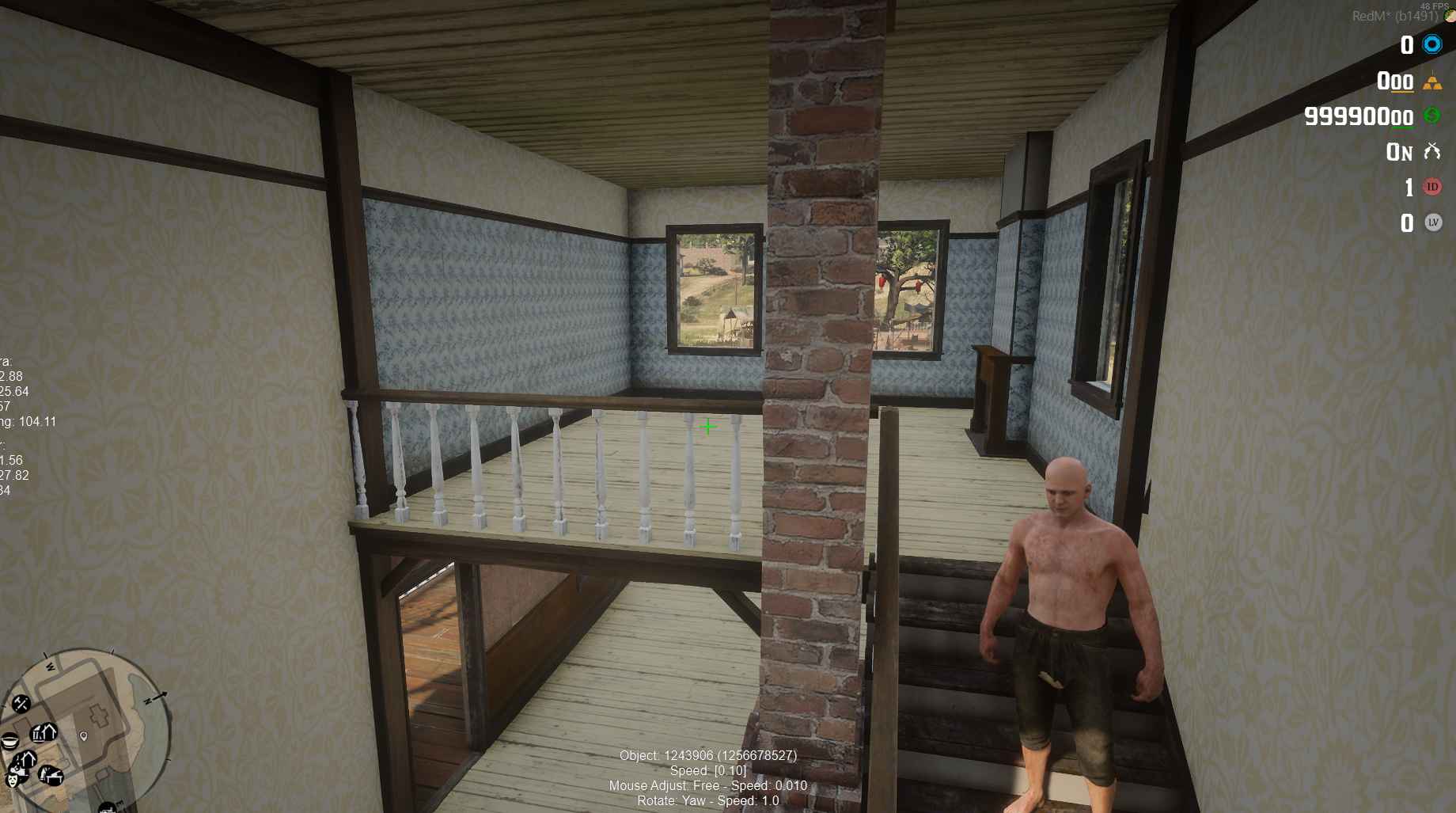The image size is (1456, 813).
Task: Click the blue octagon token icon
Action: pos(1432,44)
